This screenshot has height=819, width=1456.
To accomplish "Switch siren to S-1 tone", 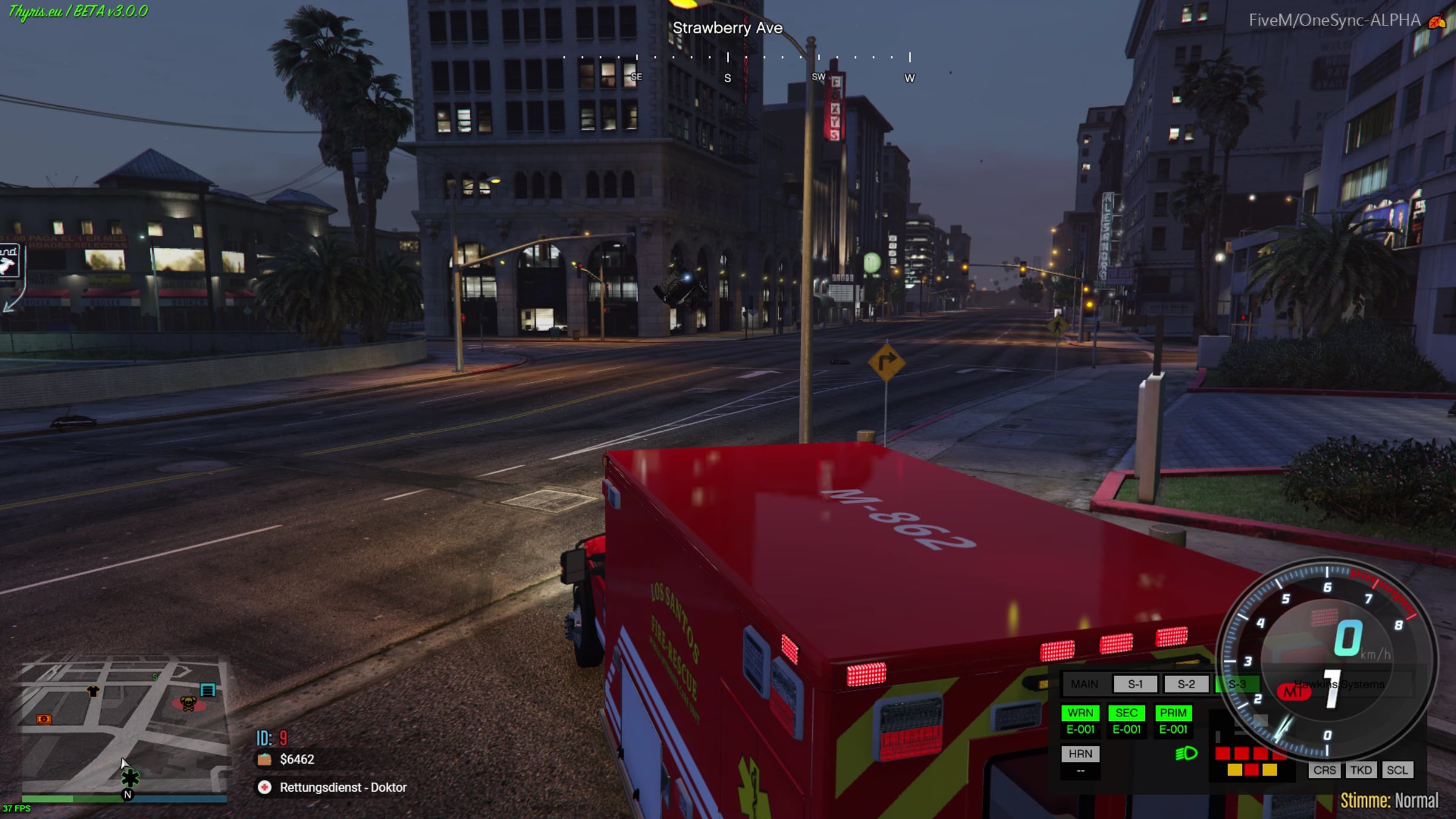I will [x=1135, y=684].
